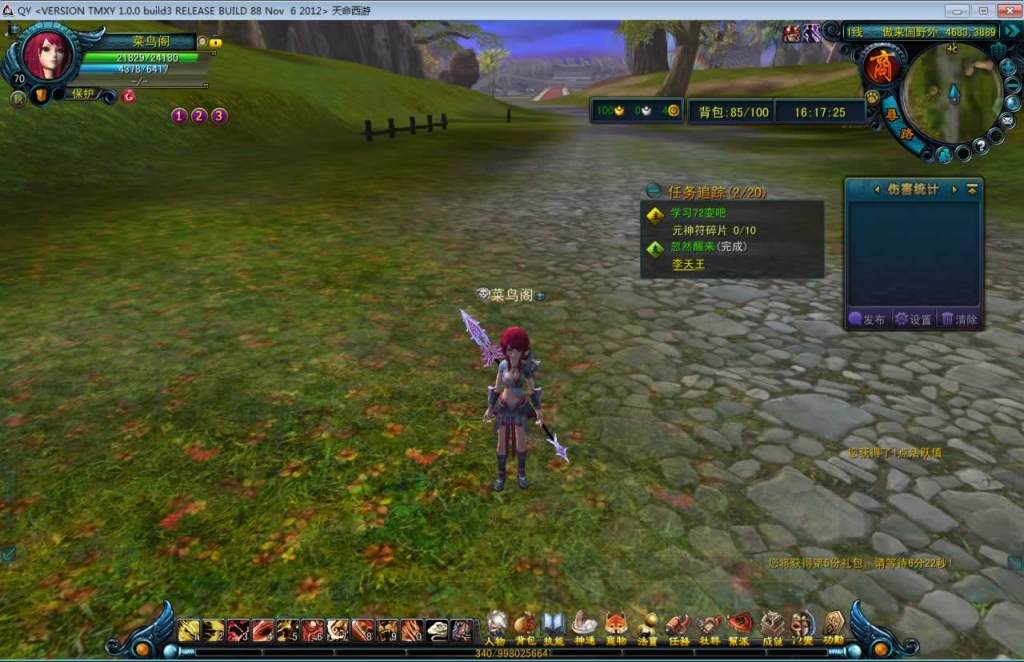Open the 任务 quest menu

678,627
